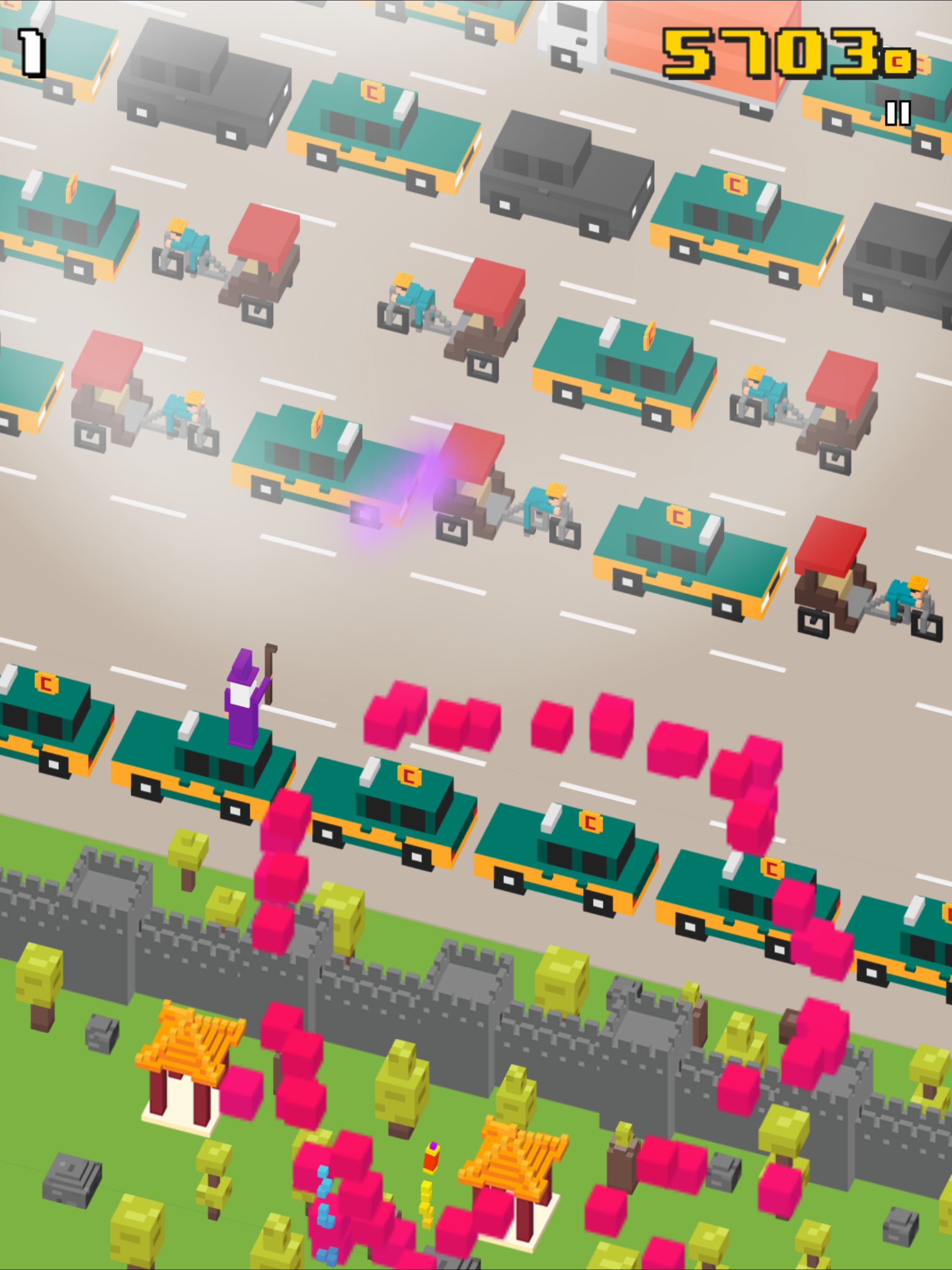952x1270 pixels.
Task: Tap the pause icon below the score
Action: 898,112
